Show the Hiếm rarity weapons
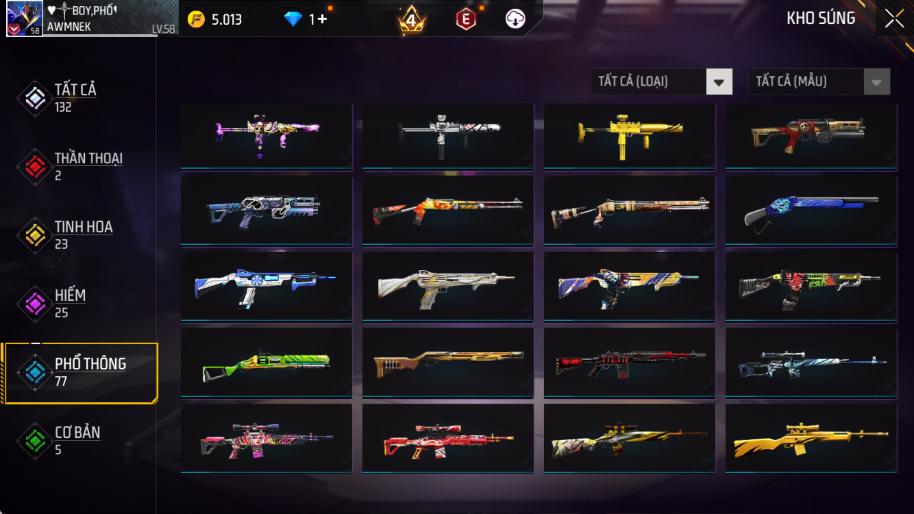Image resolution: width=914 pixels, height=514 pixels. (x=70, y=303)
